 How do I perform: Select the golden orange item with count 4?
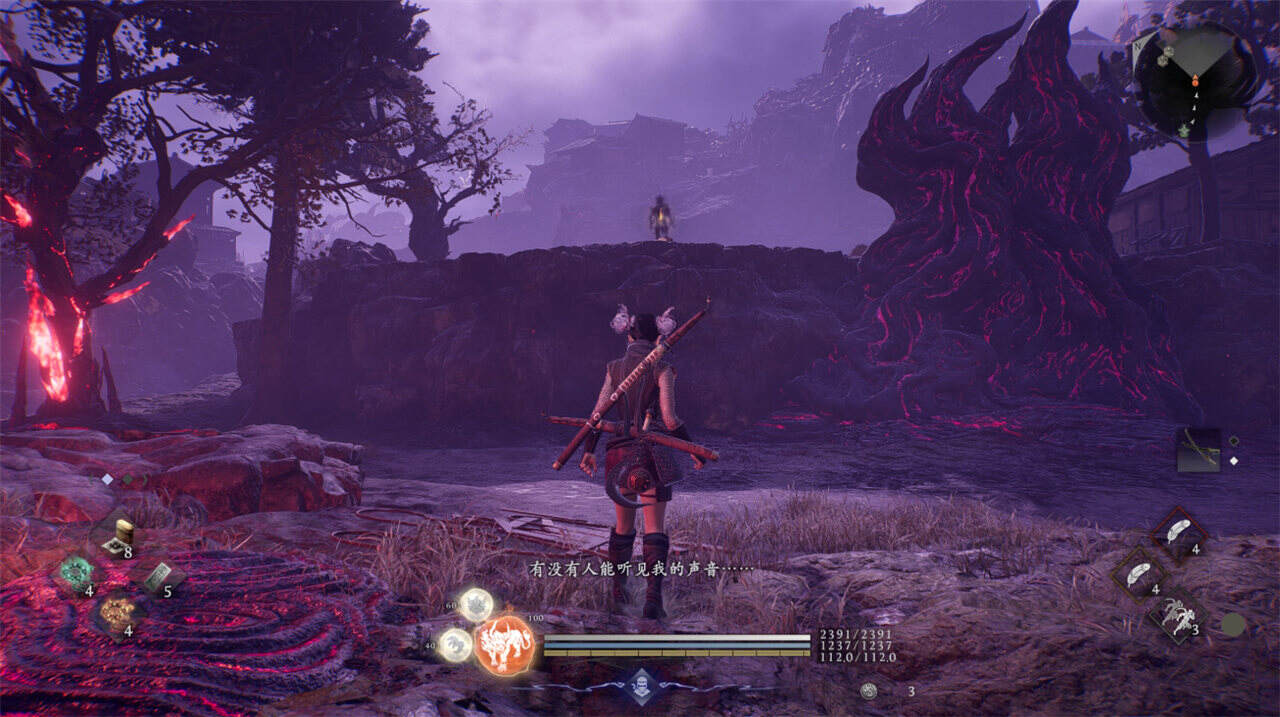pos(116,612)
